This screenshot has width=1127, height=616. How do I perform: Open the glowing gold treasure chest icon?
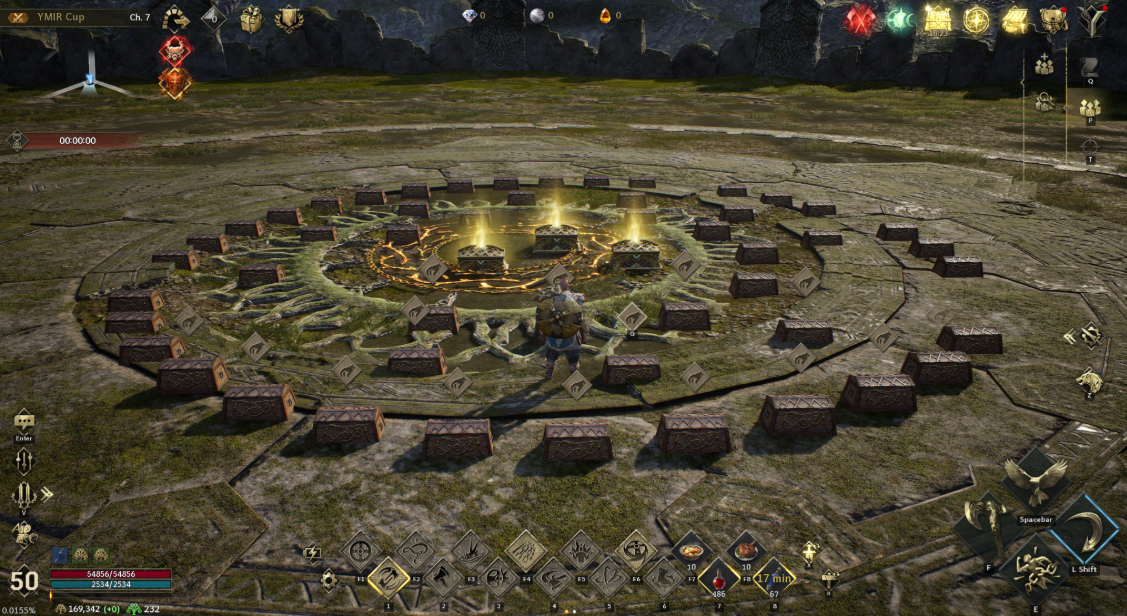(938, 19)
